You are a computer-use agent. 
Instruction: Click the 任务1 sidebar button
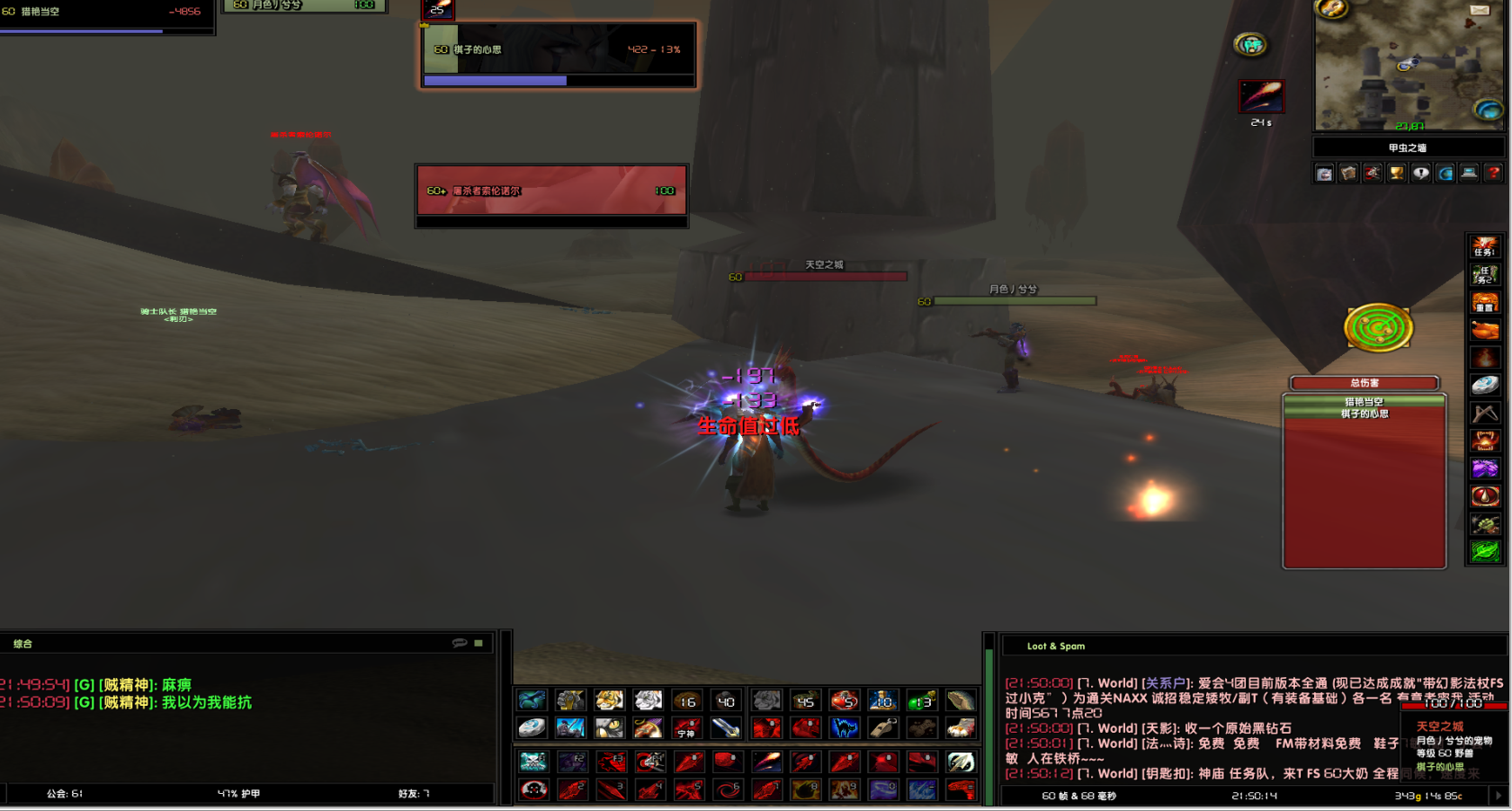[1484, 246]
